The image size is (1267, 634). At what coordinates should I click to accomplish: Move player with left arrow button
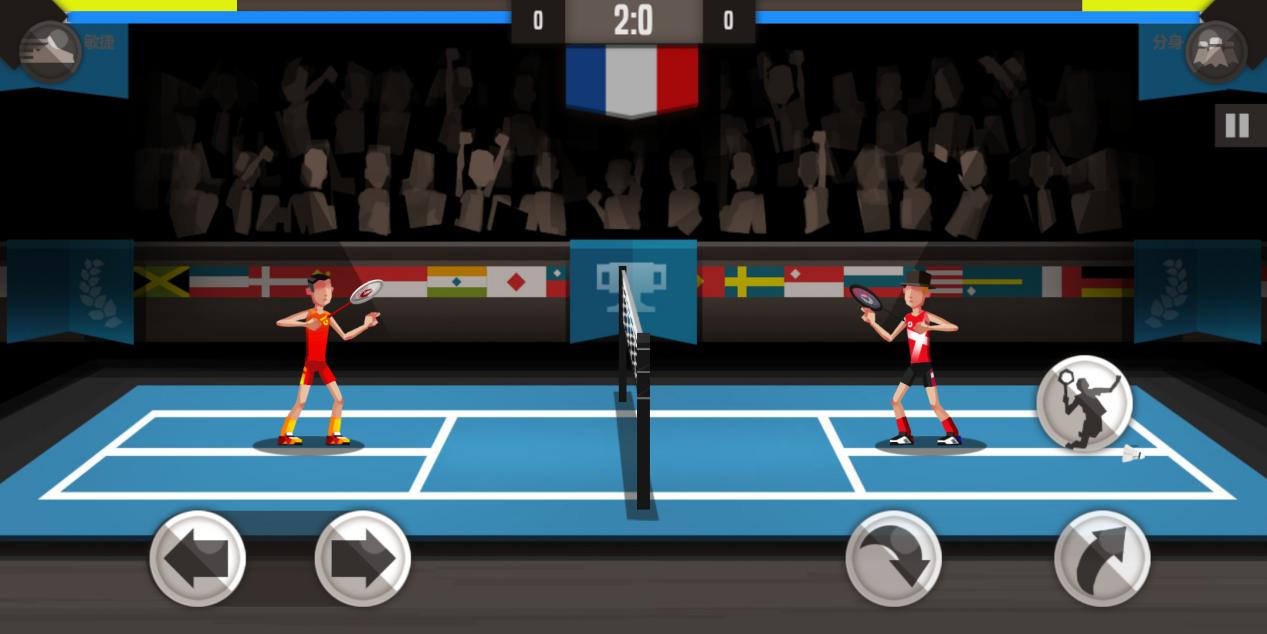pos(197,559)
